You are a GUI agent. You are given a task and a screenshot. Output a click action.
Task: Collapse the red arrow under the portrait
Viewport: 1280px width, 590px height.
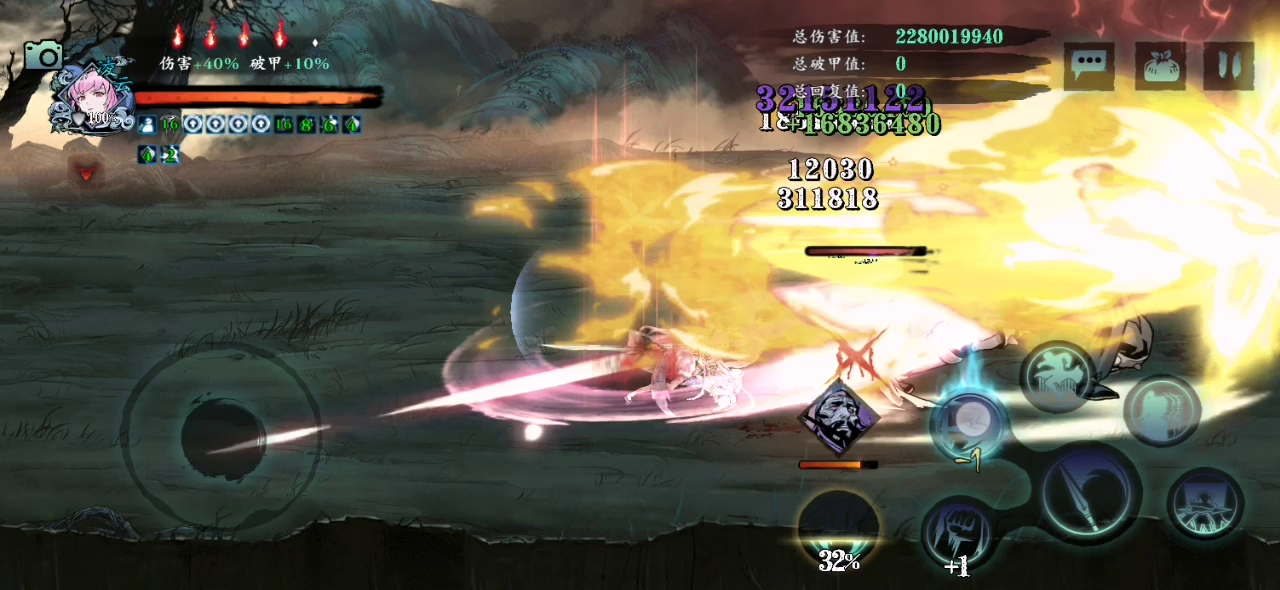(x=87, y=172)
